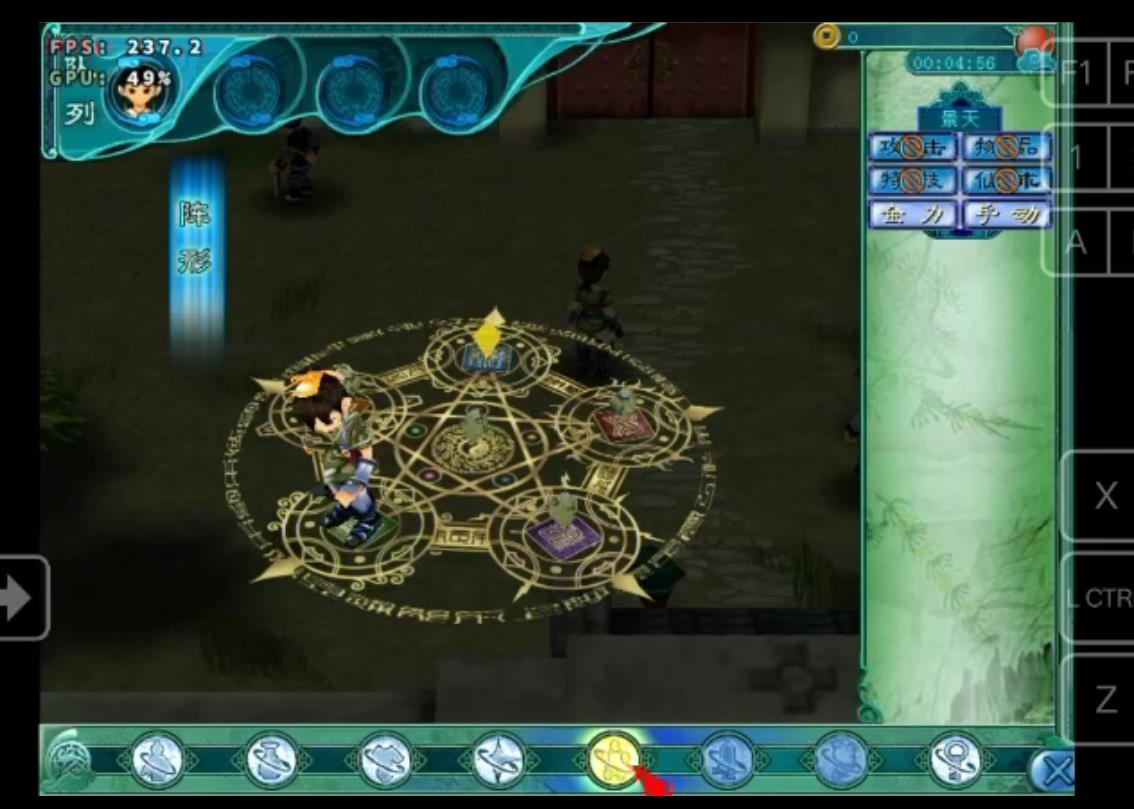Select the highlighted yellow formation star icon

612,760
